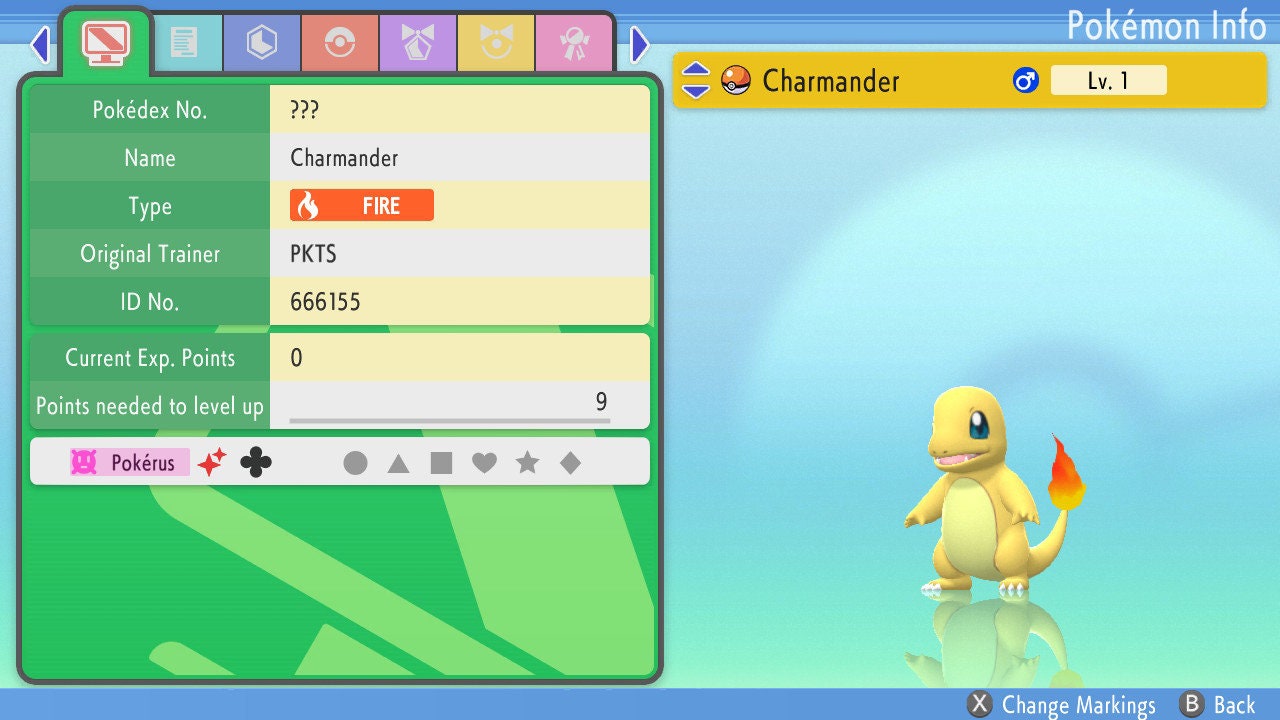This screenshot has width=1280, height=720.
Task: Switch to the trainer memo document tab
Action: (183, 43)
